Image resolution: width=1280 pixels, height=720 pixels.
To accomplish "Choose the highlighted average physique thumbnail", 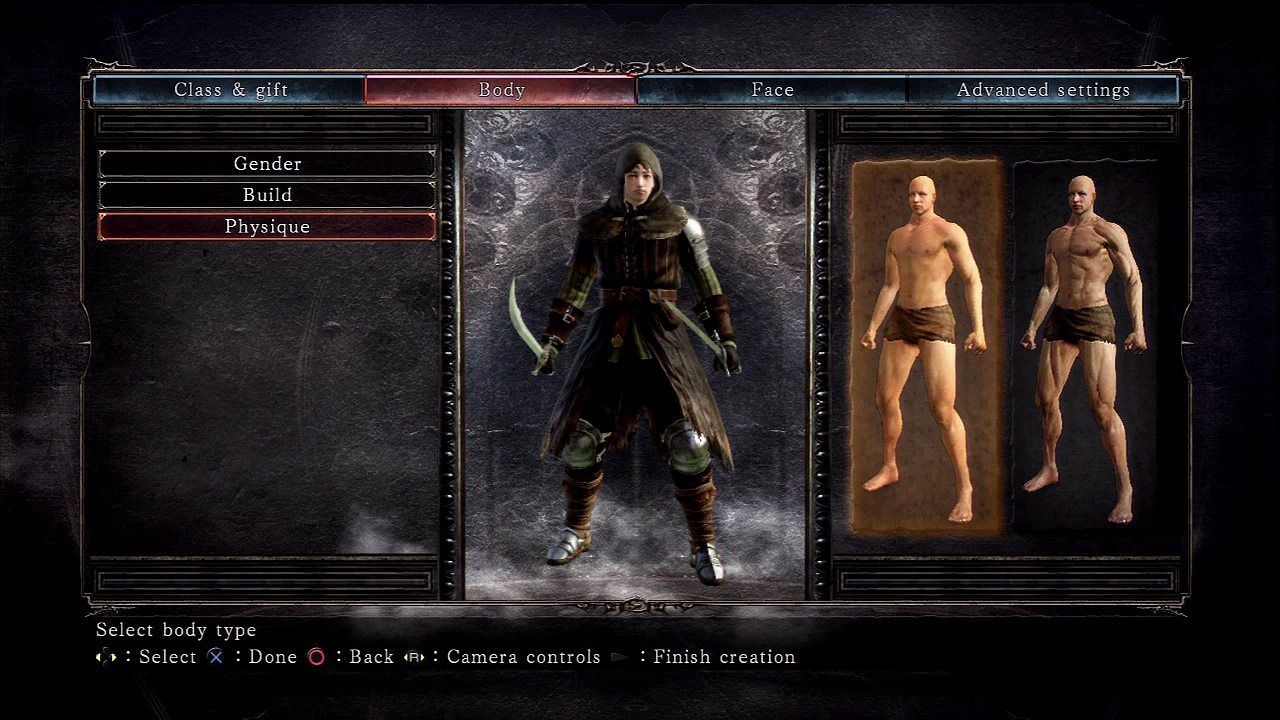I will pos(926,345).
